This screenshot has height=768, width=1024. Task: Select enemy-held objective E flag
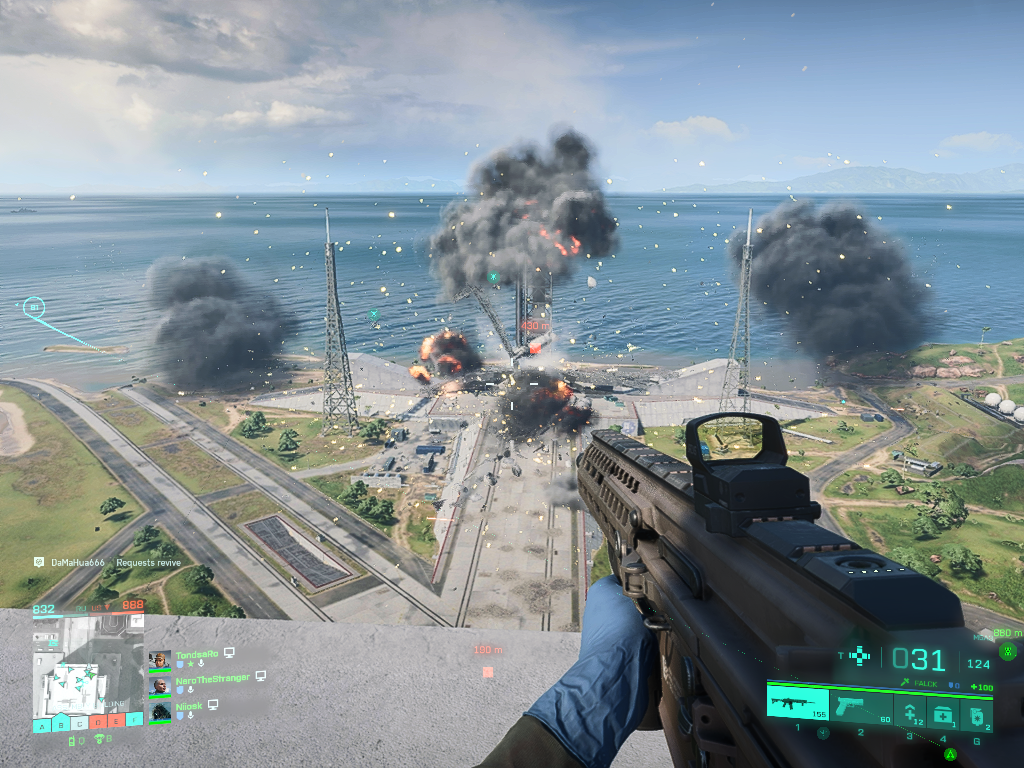point(116,722)
